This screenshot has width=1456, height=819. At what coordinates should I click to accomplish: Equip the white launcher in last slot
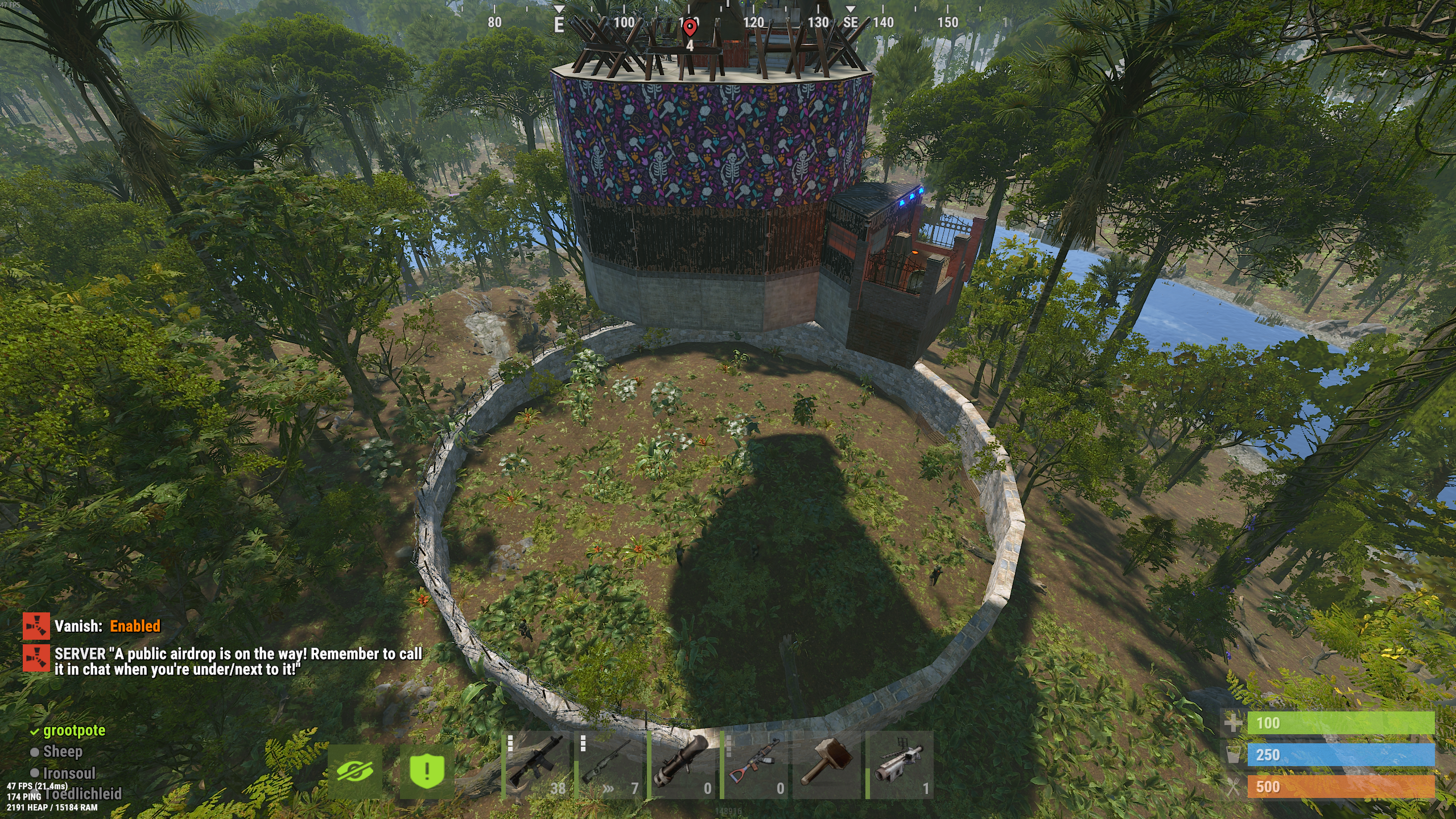tap(900, 765)
